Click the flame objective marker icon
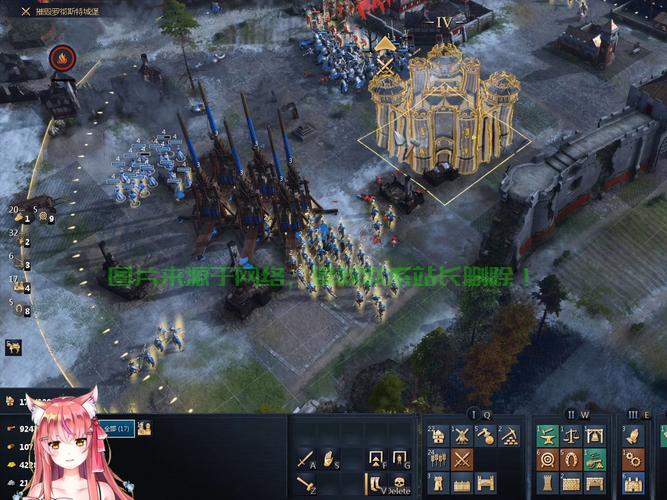This screenshot has height=500, width=667. pos(62,58)
